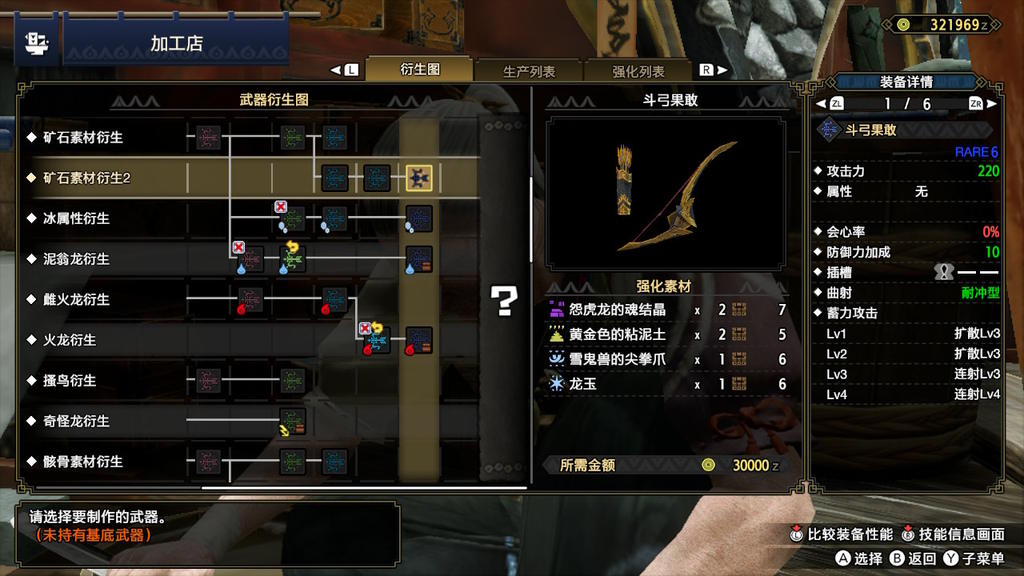This screenshot has height=576, width=1024.
Task: Click the 斗弓果敢 bow preview image
Action: click(667, 195)
